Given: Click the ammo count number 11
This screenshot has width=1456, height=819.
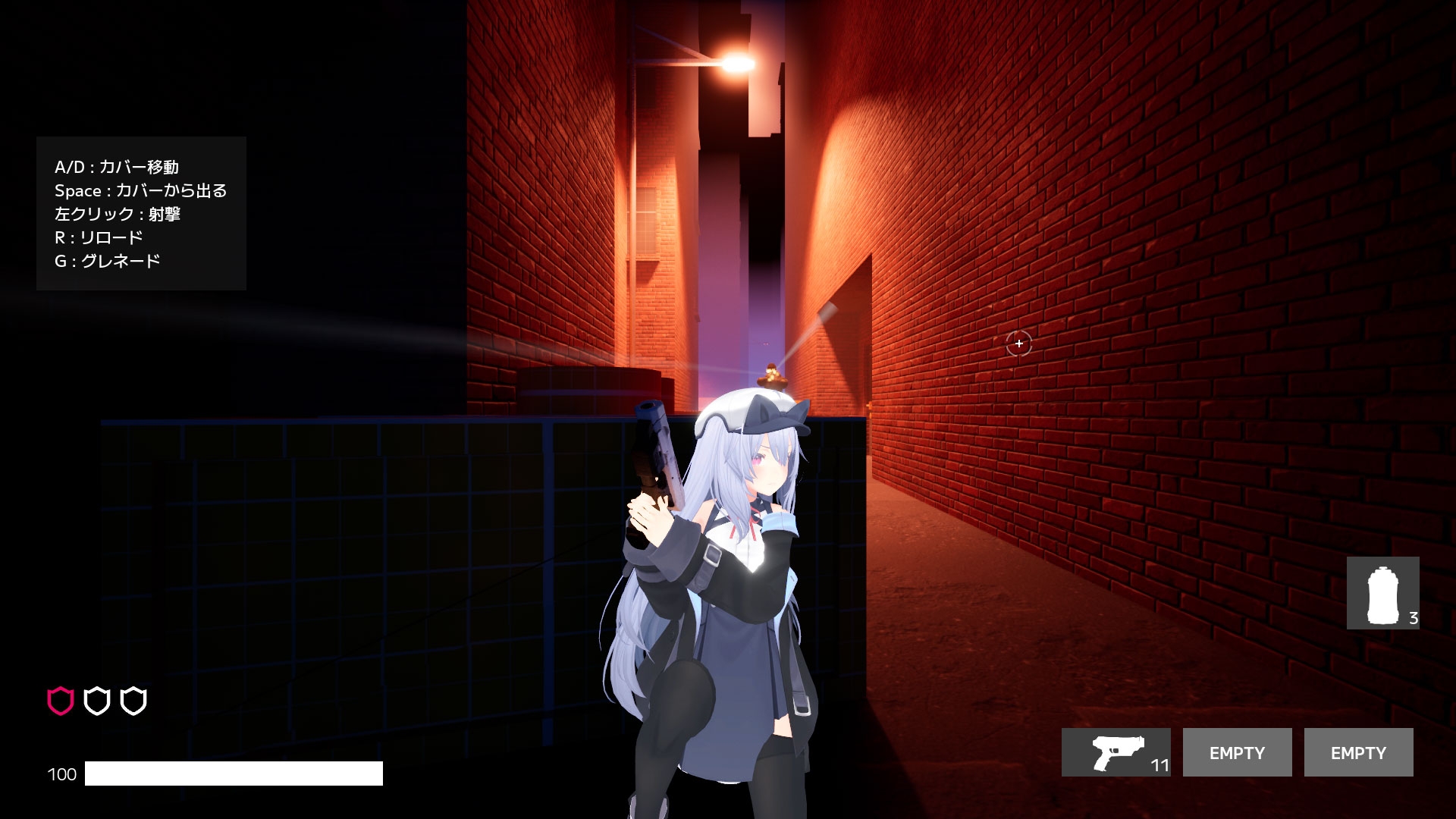Looking at the screenshot, I should pos(1158,767).
